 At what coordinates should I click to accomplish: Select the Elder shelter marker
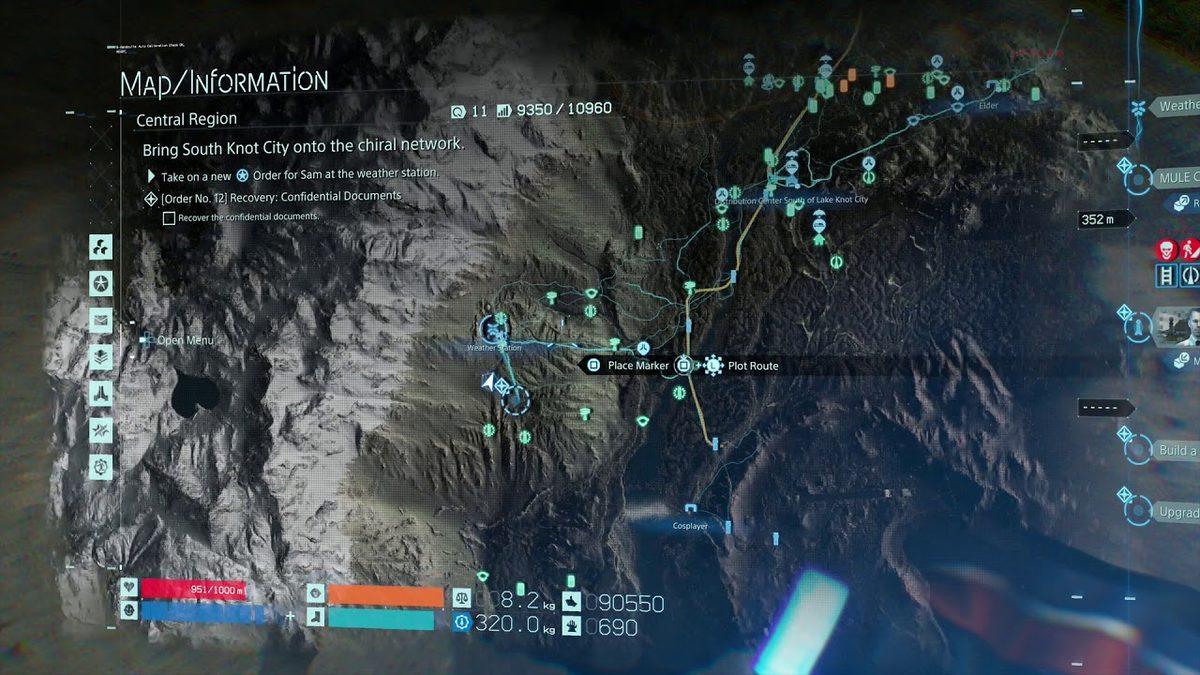(957, 93)
